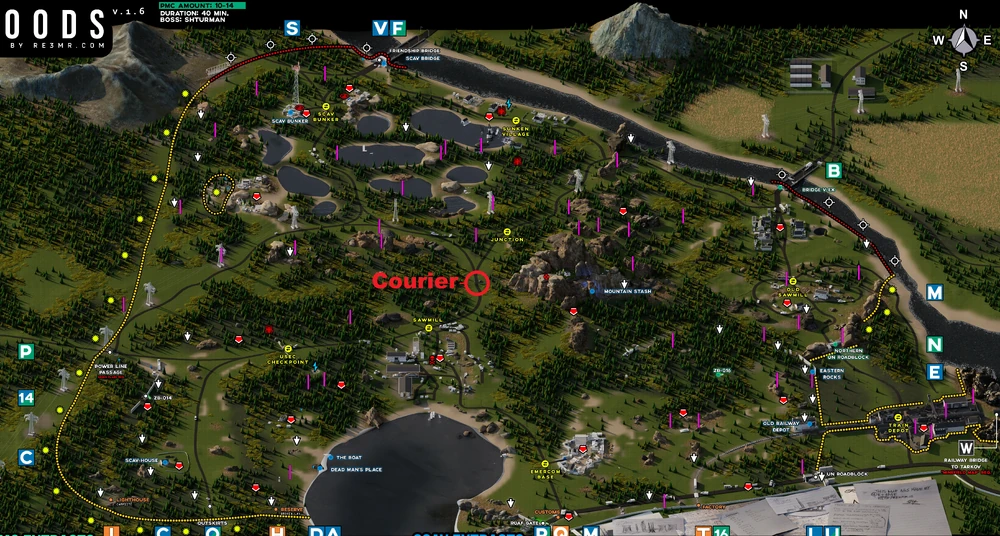Select the blue S extract marker
Image resolution: width=1000 pixels, height=536 pixels.
(292, 28)
